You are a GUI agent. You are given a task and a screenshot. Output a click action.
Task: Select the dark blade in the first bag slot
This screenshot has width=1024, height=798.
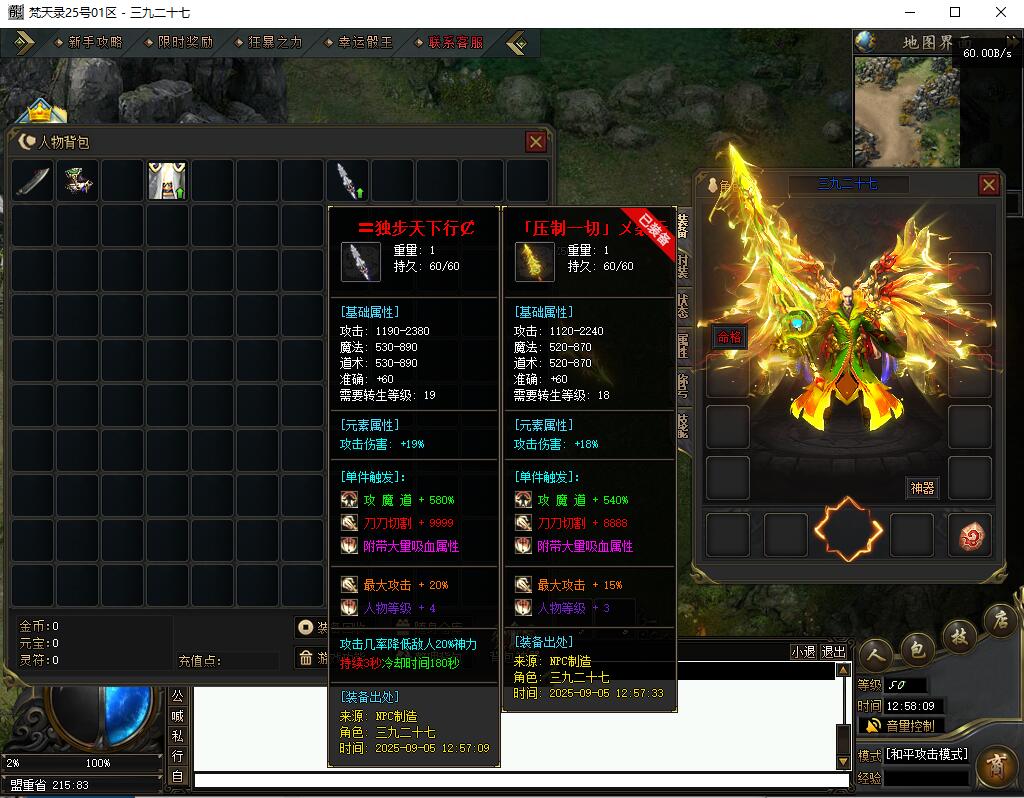(x=32, y=181)
